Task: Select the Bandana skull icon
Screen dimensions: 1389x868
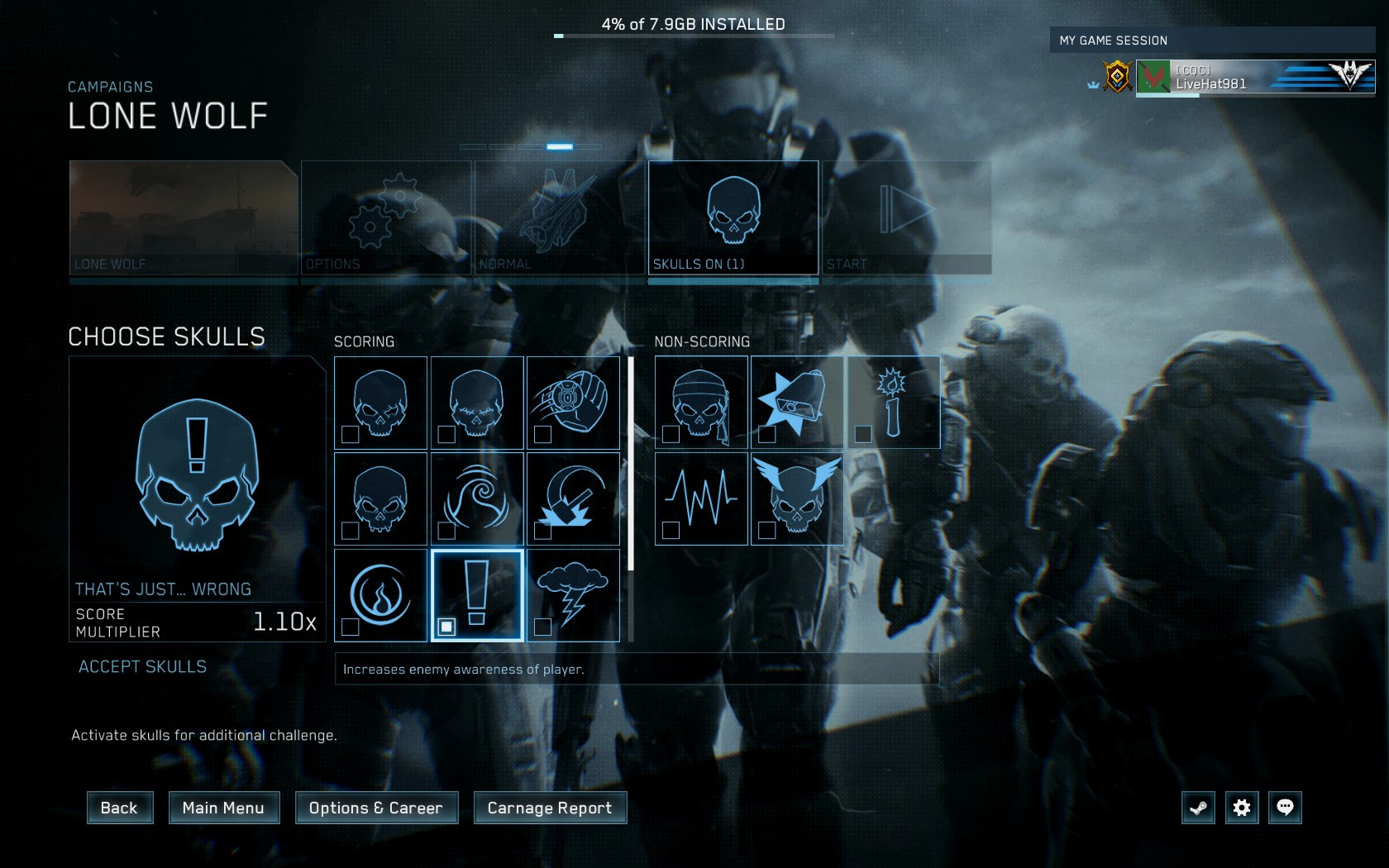Action: coord(699,403)
